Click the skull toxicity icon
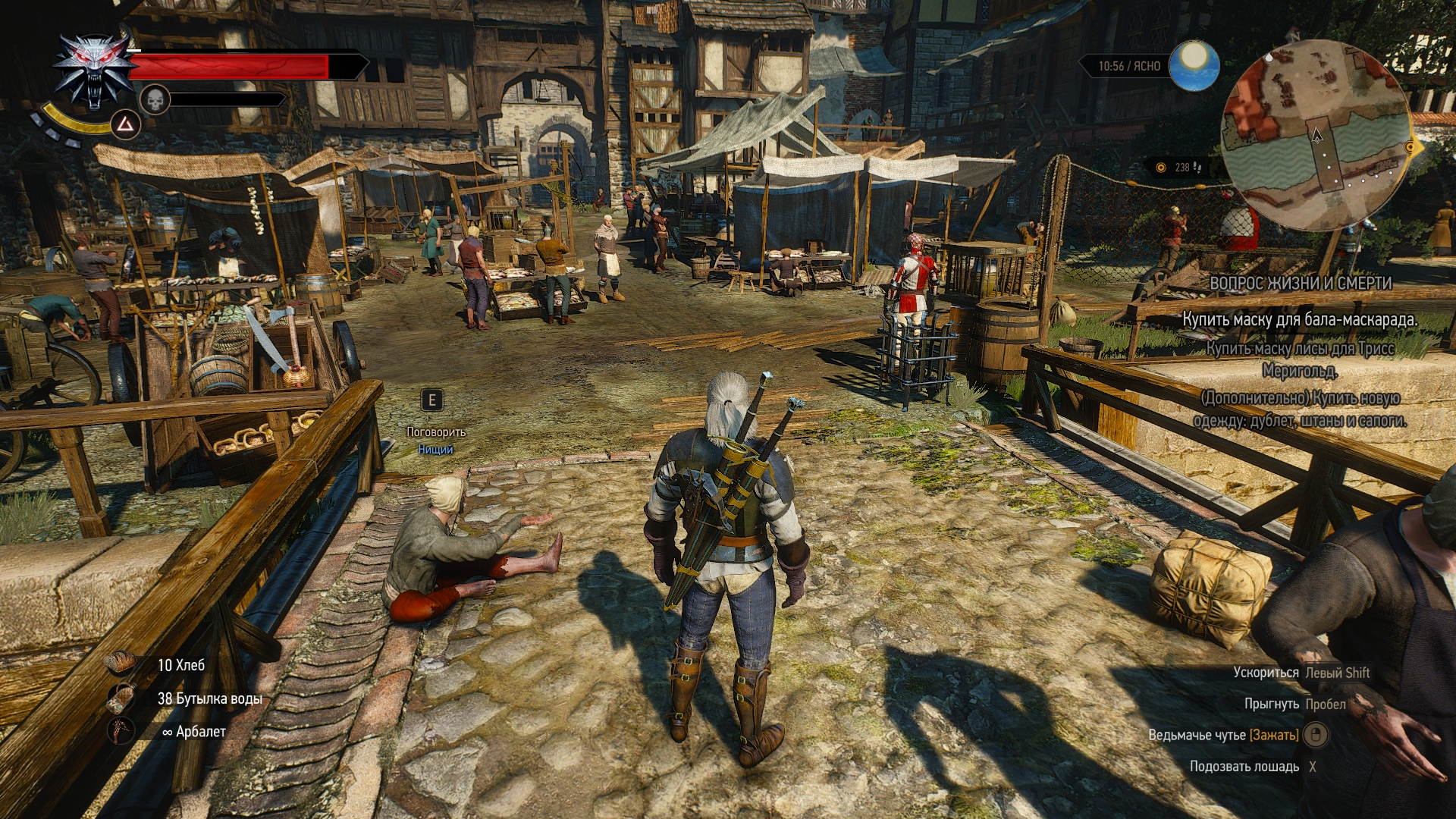The image size is (1456, 819). (155, 99)
